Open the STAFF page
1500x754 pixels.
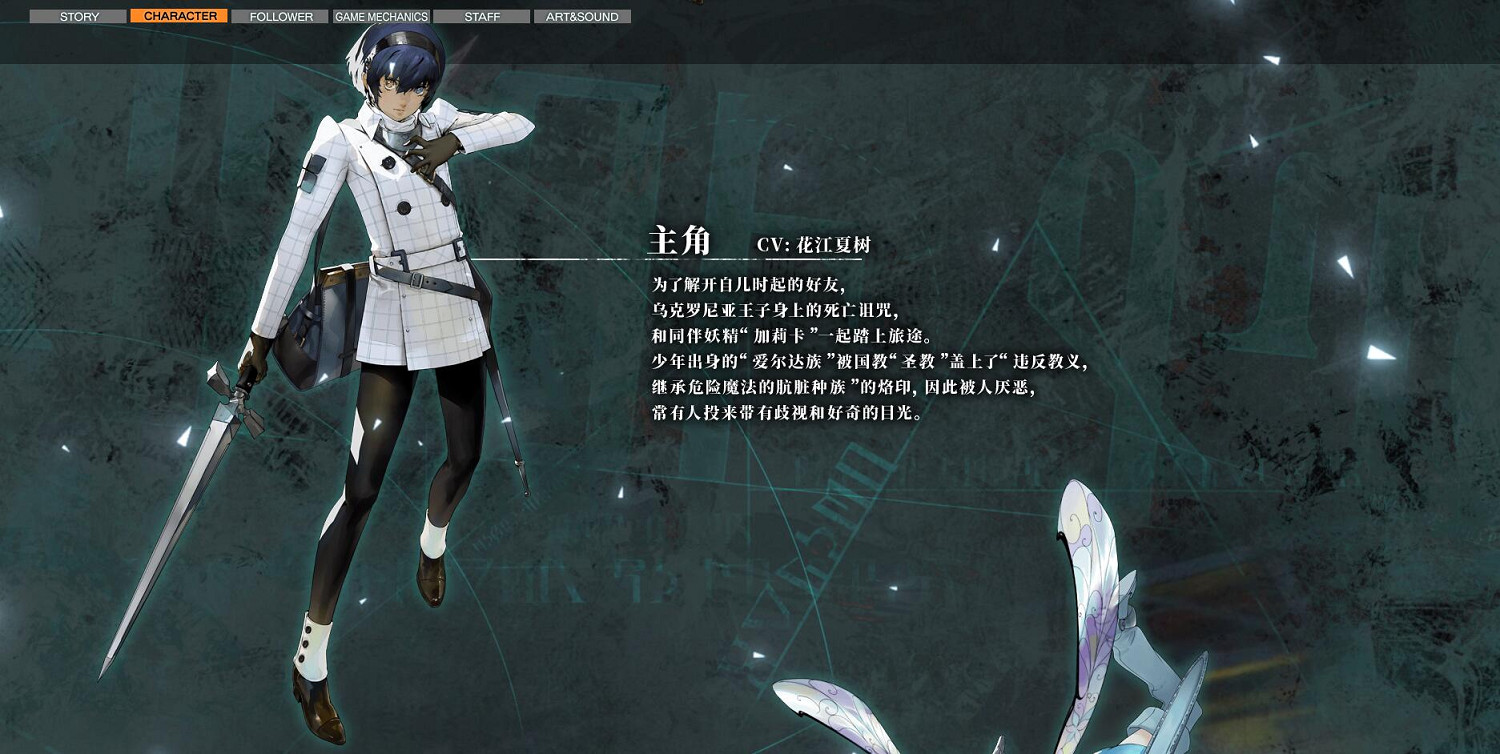(x=481, y=16)
